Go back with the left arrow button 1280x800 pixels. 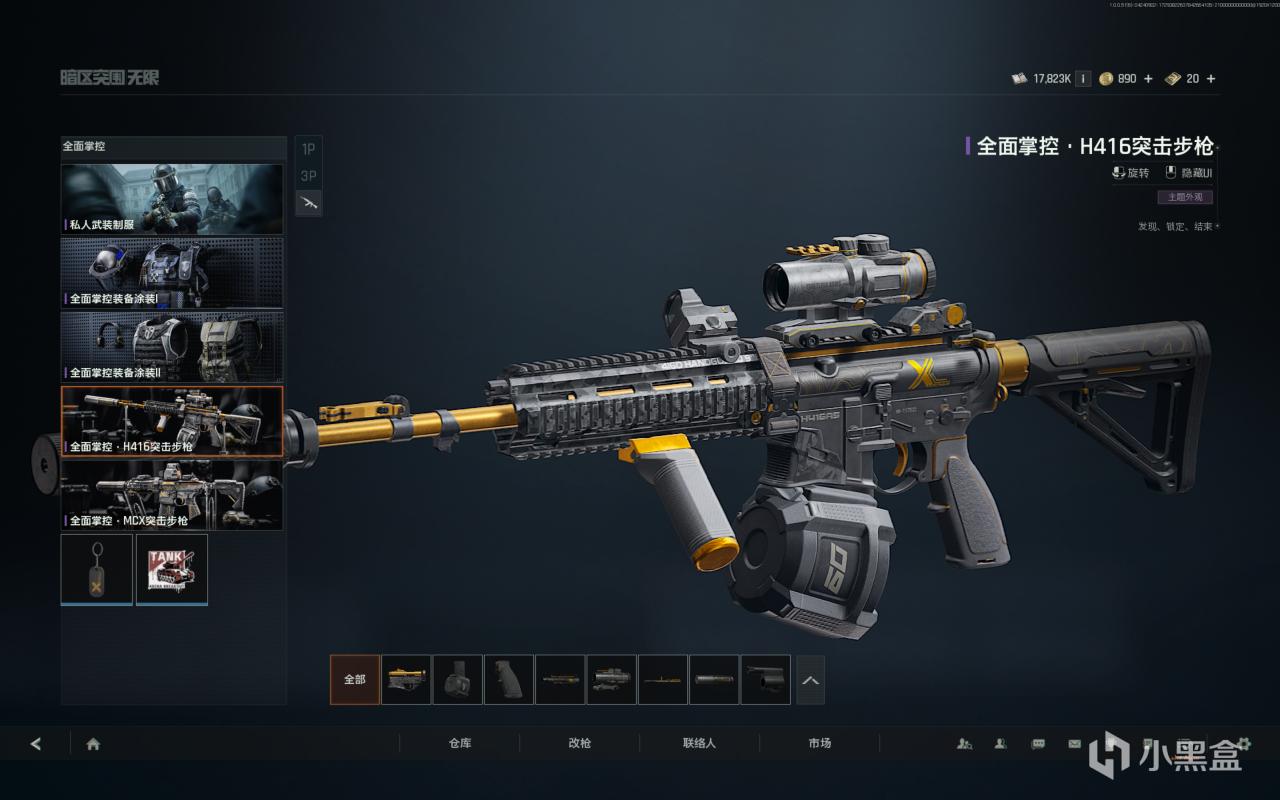[x=36, y=744]
